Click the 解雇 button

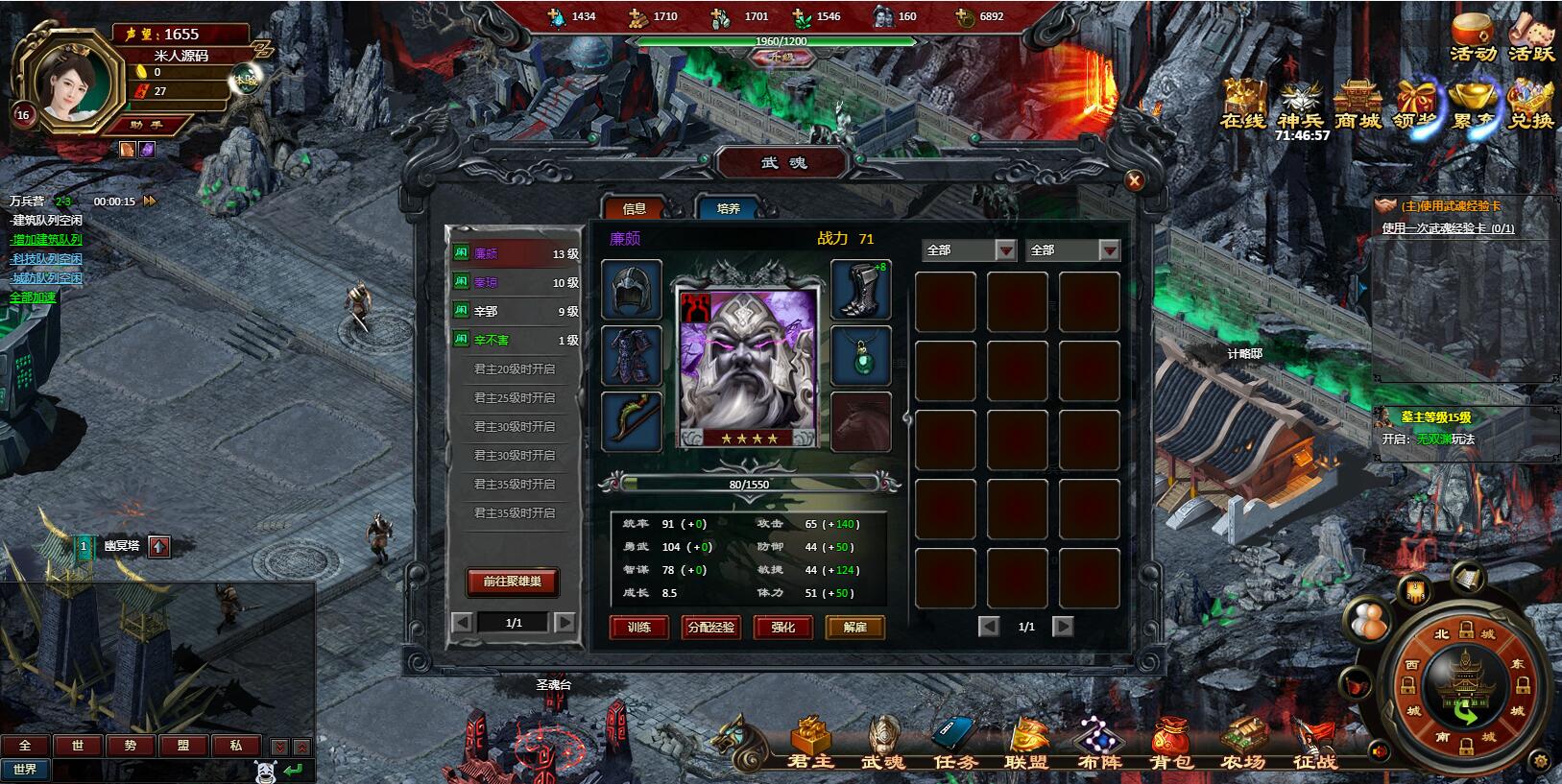tap(854, 628)
